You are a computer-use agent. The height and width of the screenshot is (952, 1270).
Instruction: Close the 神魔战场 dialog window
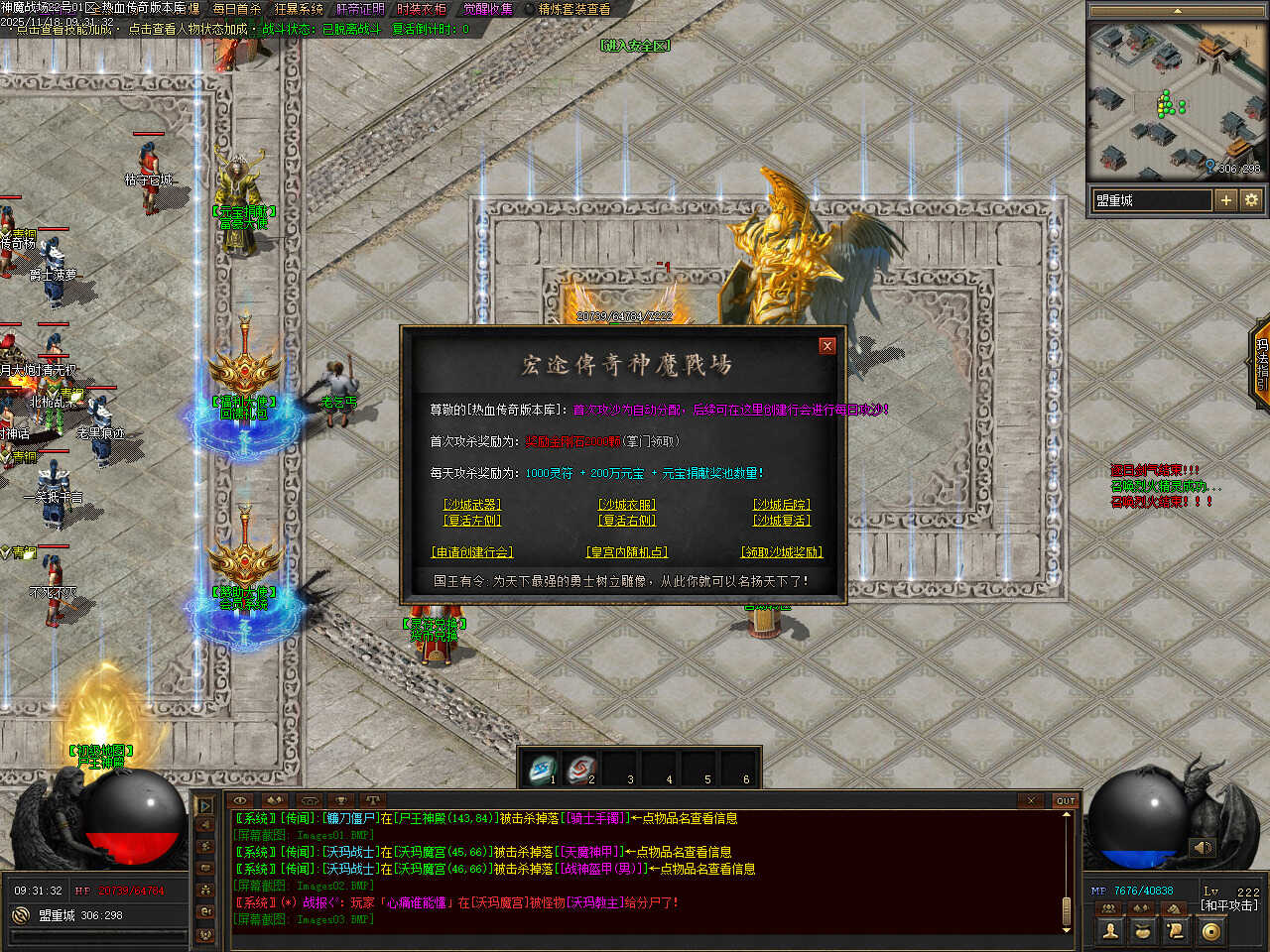coord(827,346)
